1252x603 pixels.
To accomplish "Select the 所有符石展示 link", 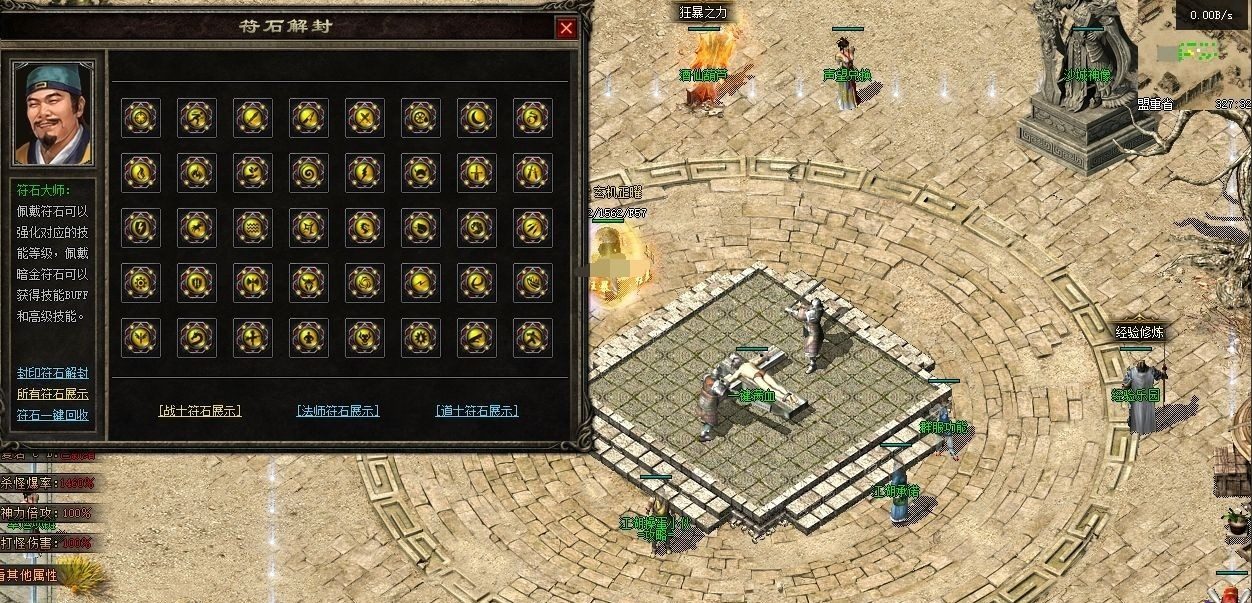I will coord(53,394).
